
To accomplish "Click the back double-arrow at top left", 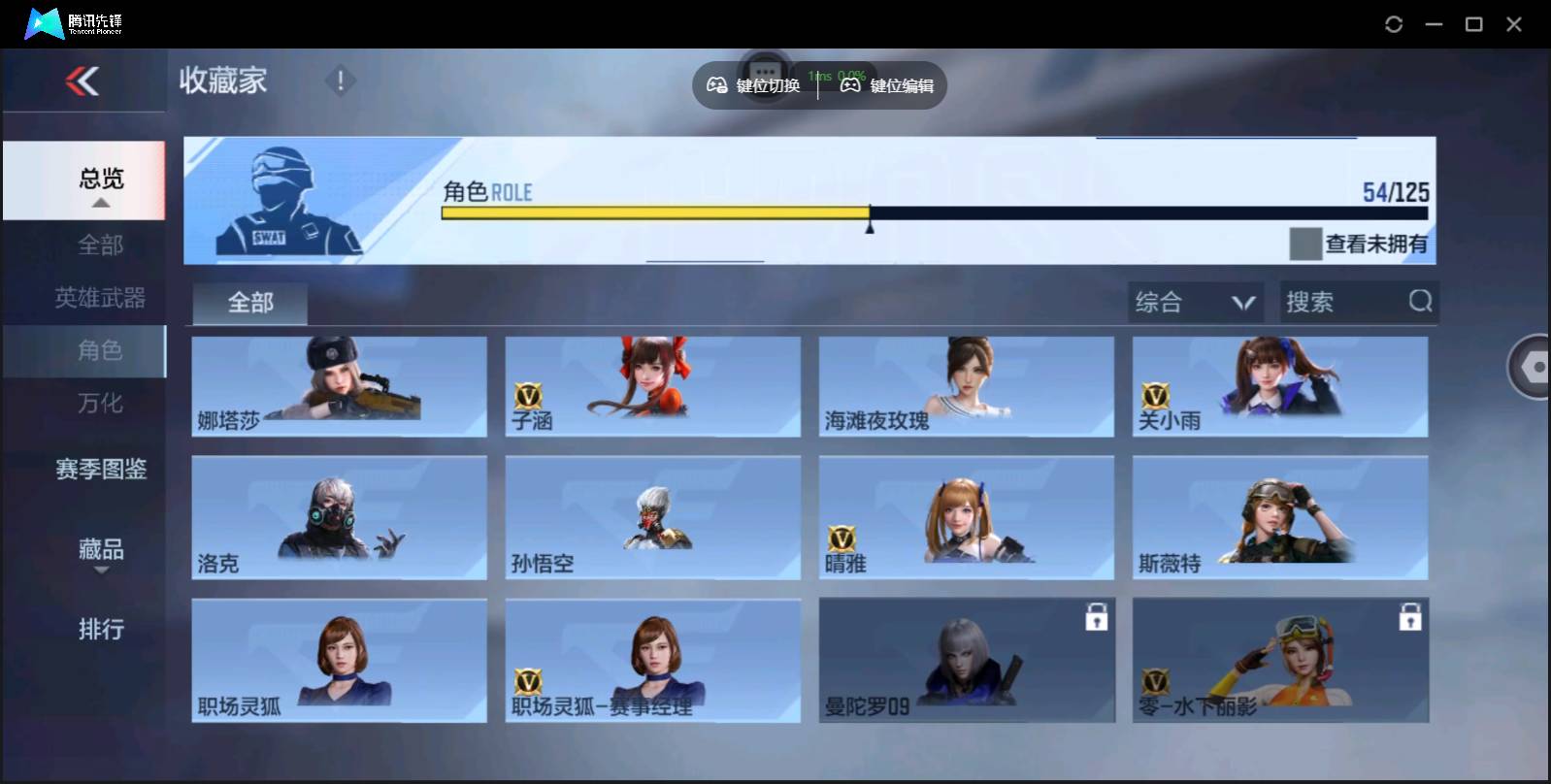I will (83, 82).
